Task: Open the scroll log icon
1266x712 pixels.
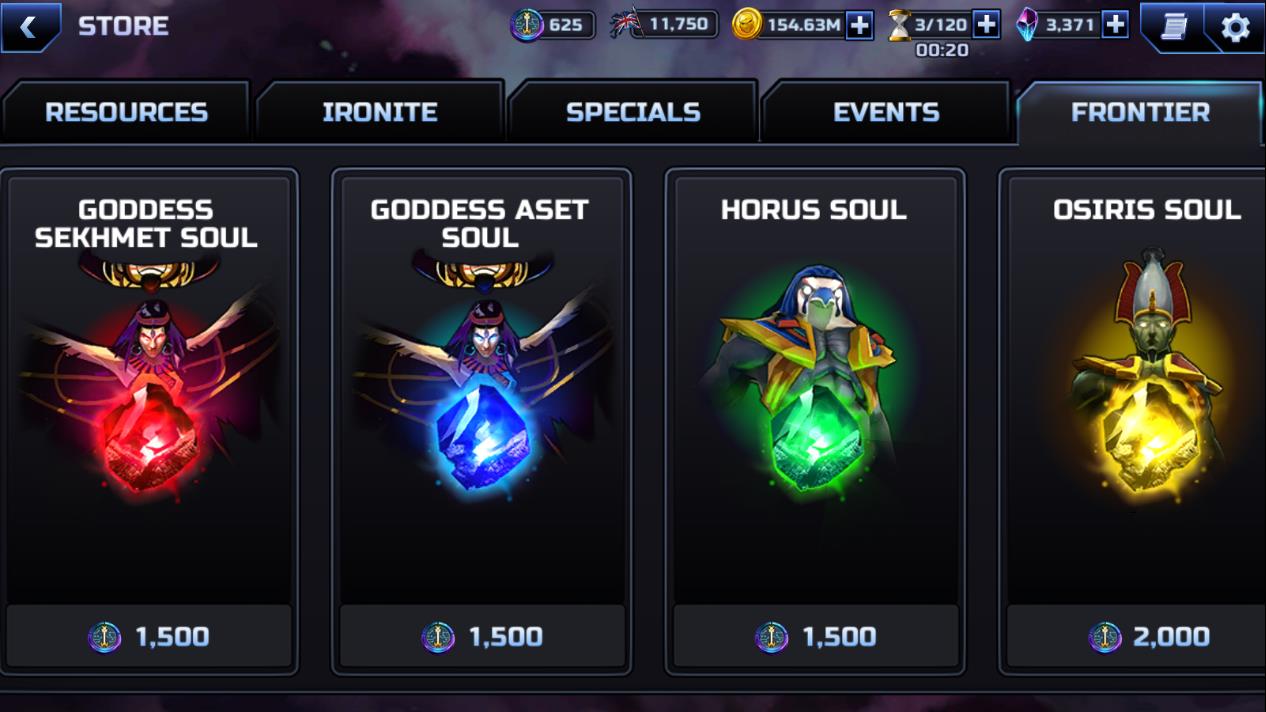Action: [1172, 26]
